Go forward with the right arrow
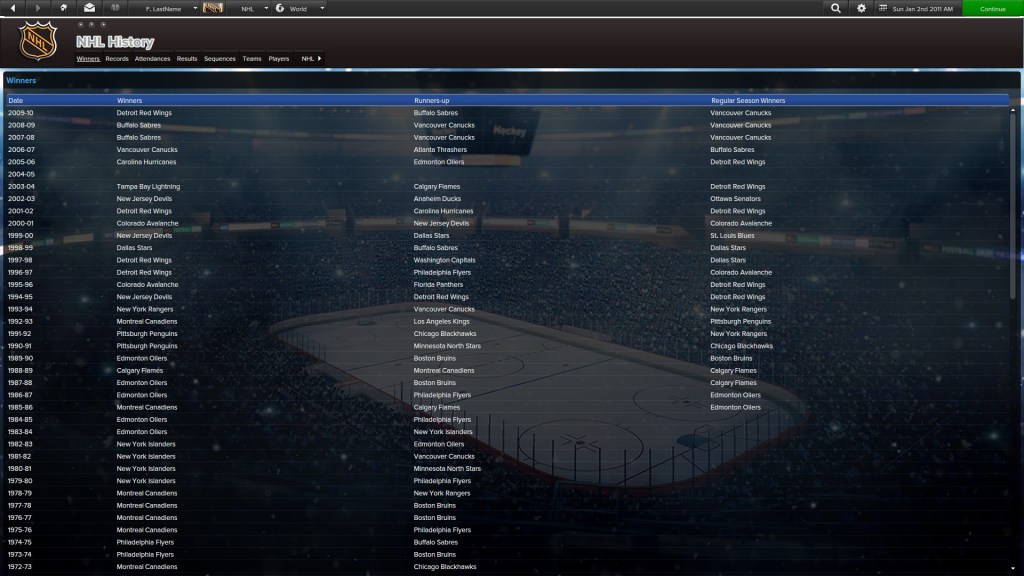Screen dimensions: 1024x576 coord(38,8)
